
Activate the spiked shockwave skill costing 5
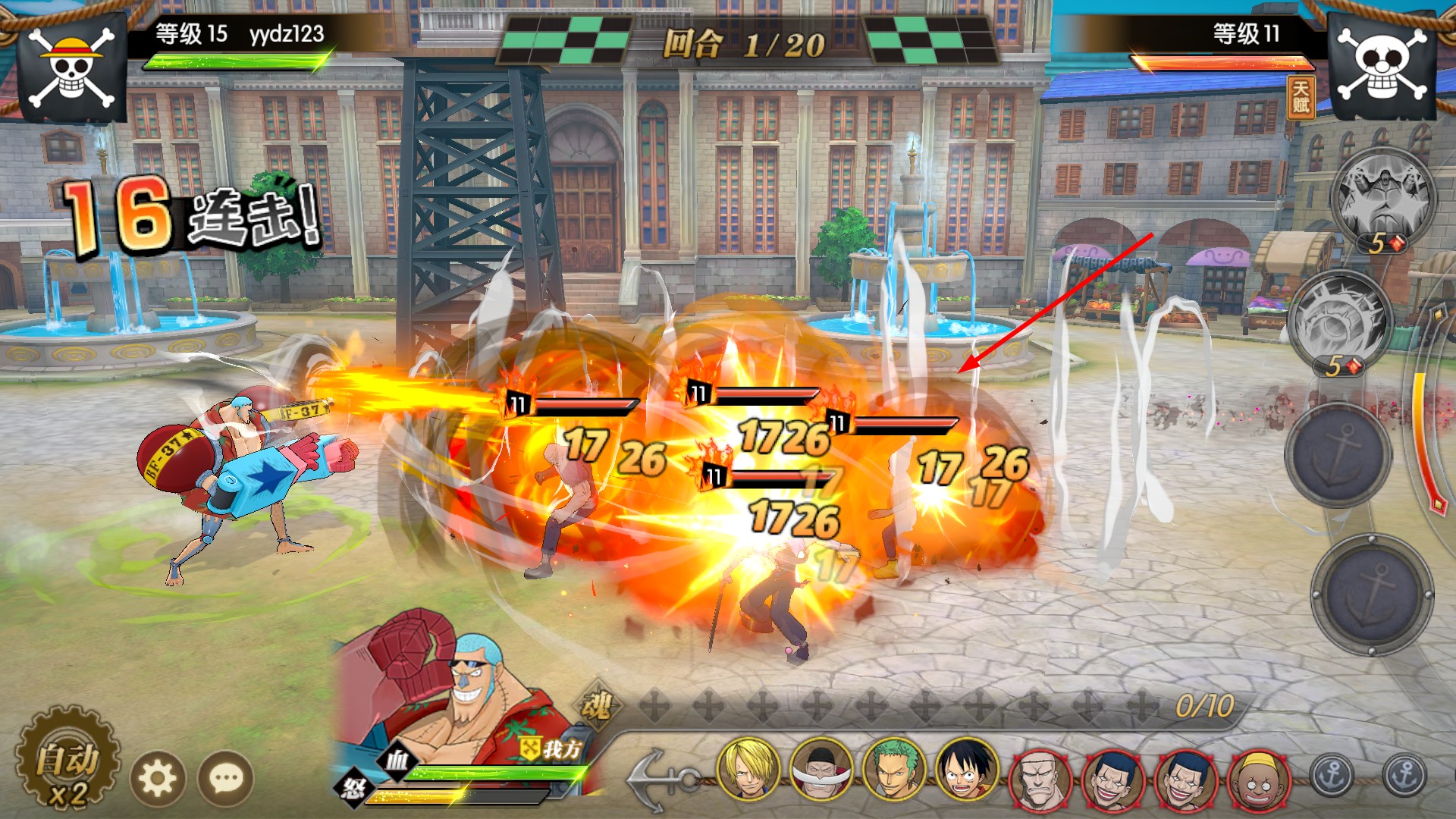click(x=1340, y=320)
